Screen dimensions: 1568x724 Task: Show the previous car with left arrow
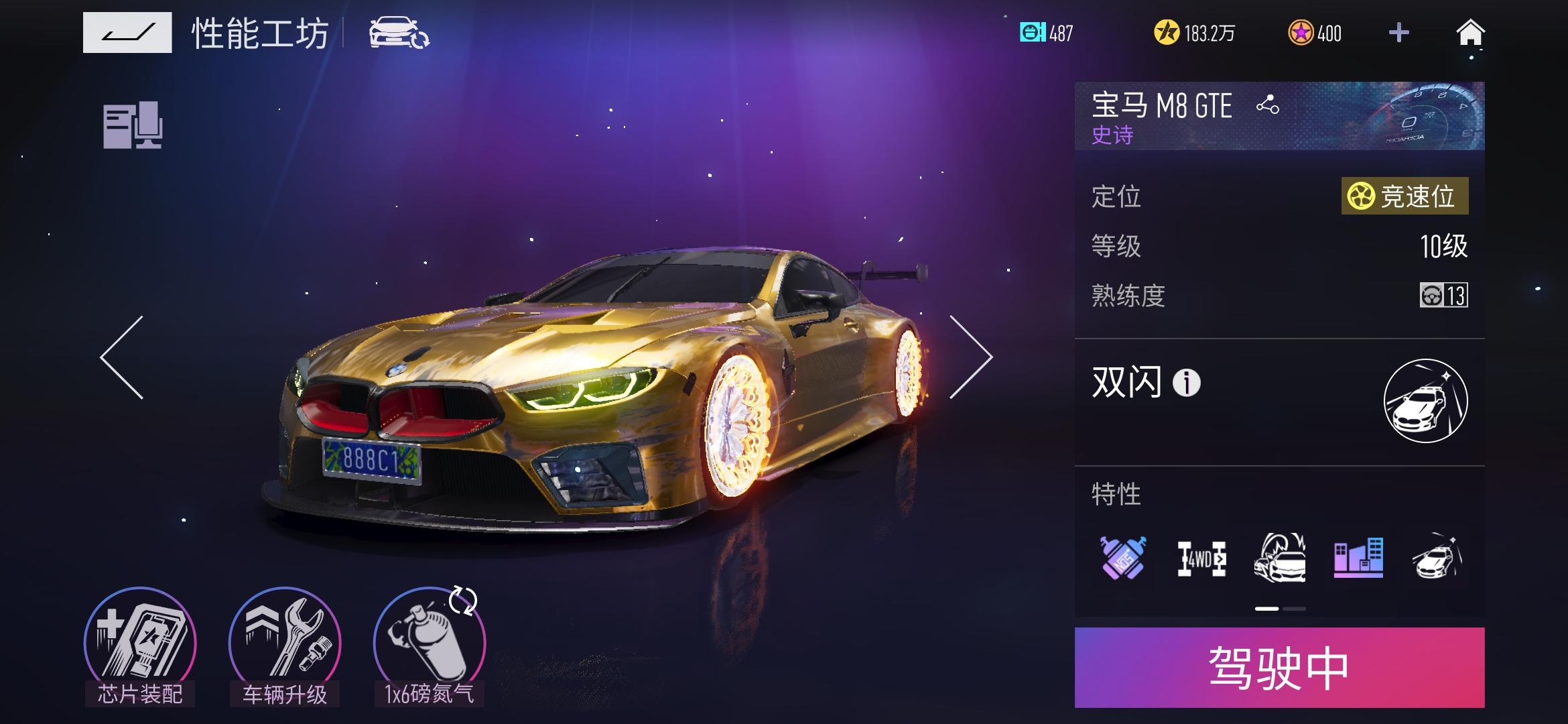[x=122, y=357]
